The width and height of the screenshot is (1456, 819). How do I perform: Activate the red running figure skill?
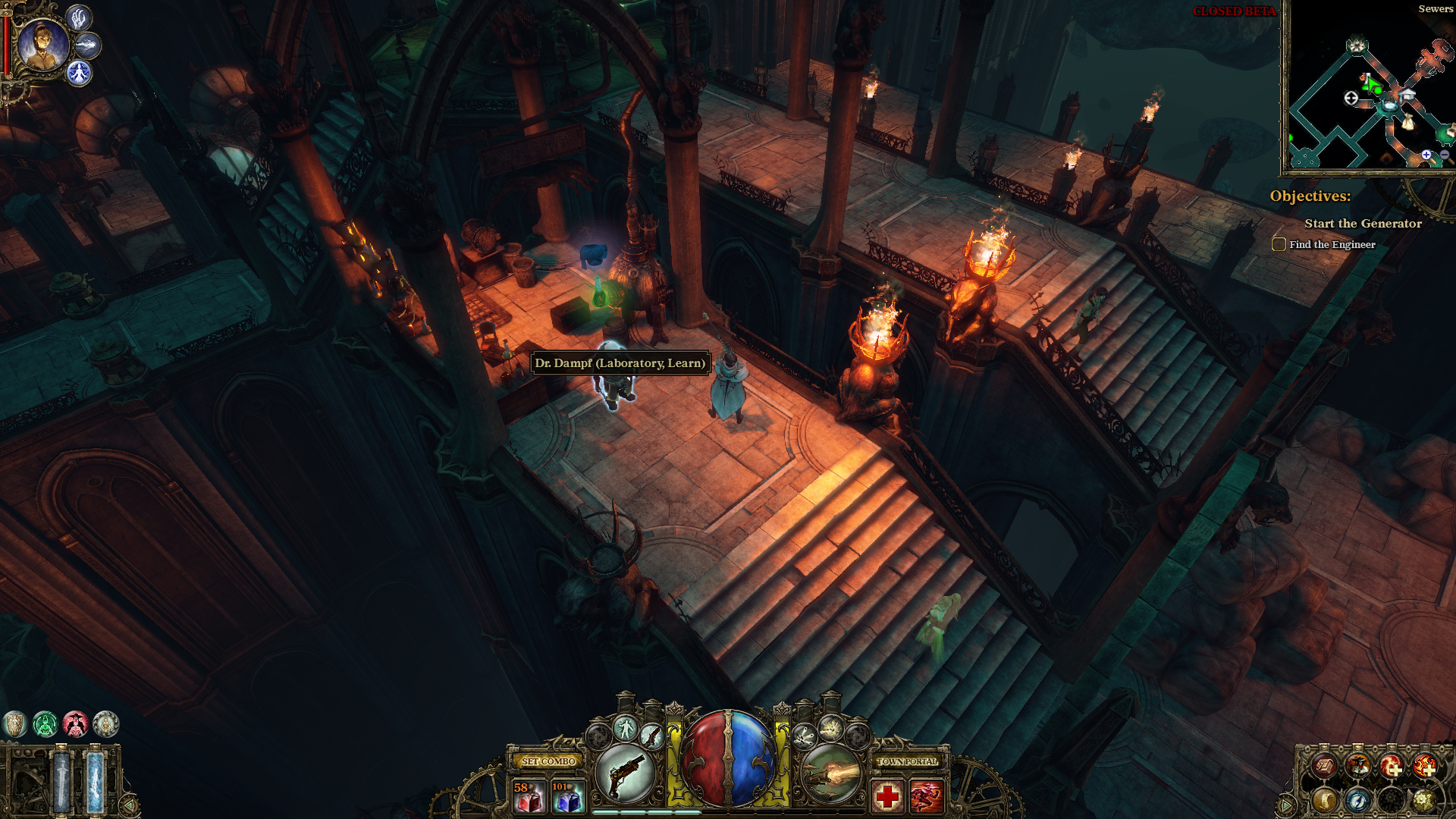coord(927,796)
